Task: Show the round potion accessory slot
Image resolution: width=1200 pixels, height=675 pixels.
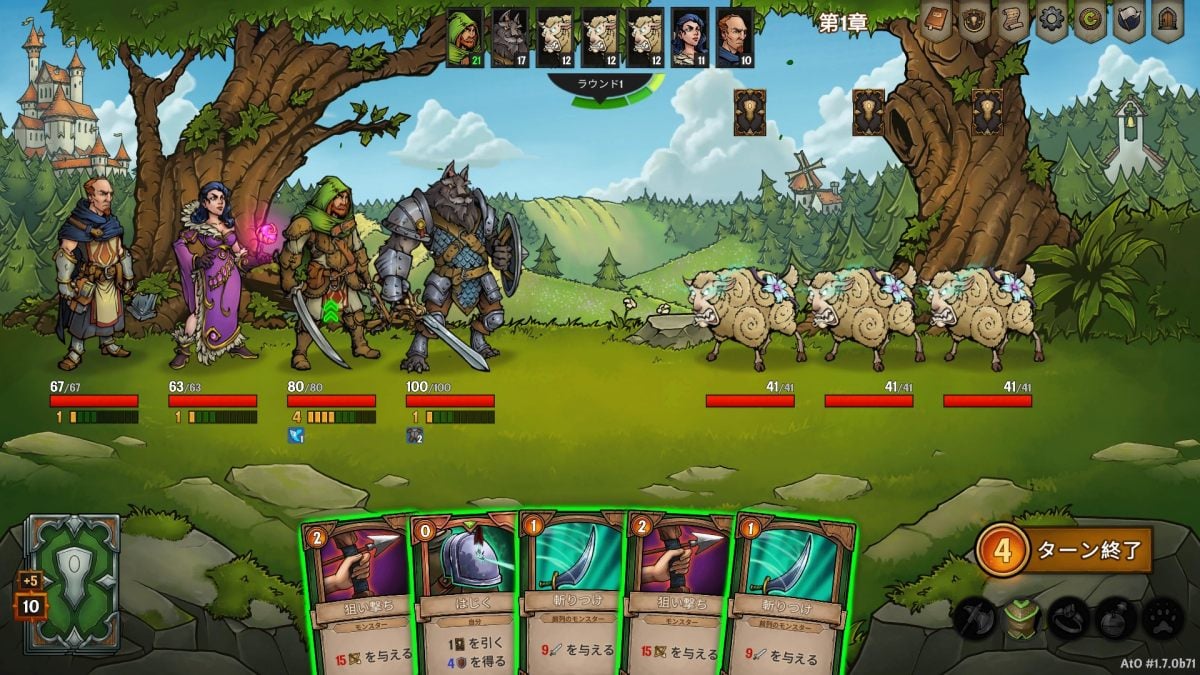Action: point(1116,618)
